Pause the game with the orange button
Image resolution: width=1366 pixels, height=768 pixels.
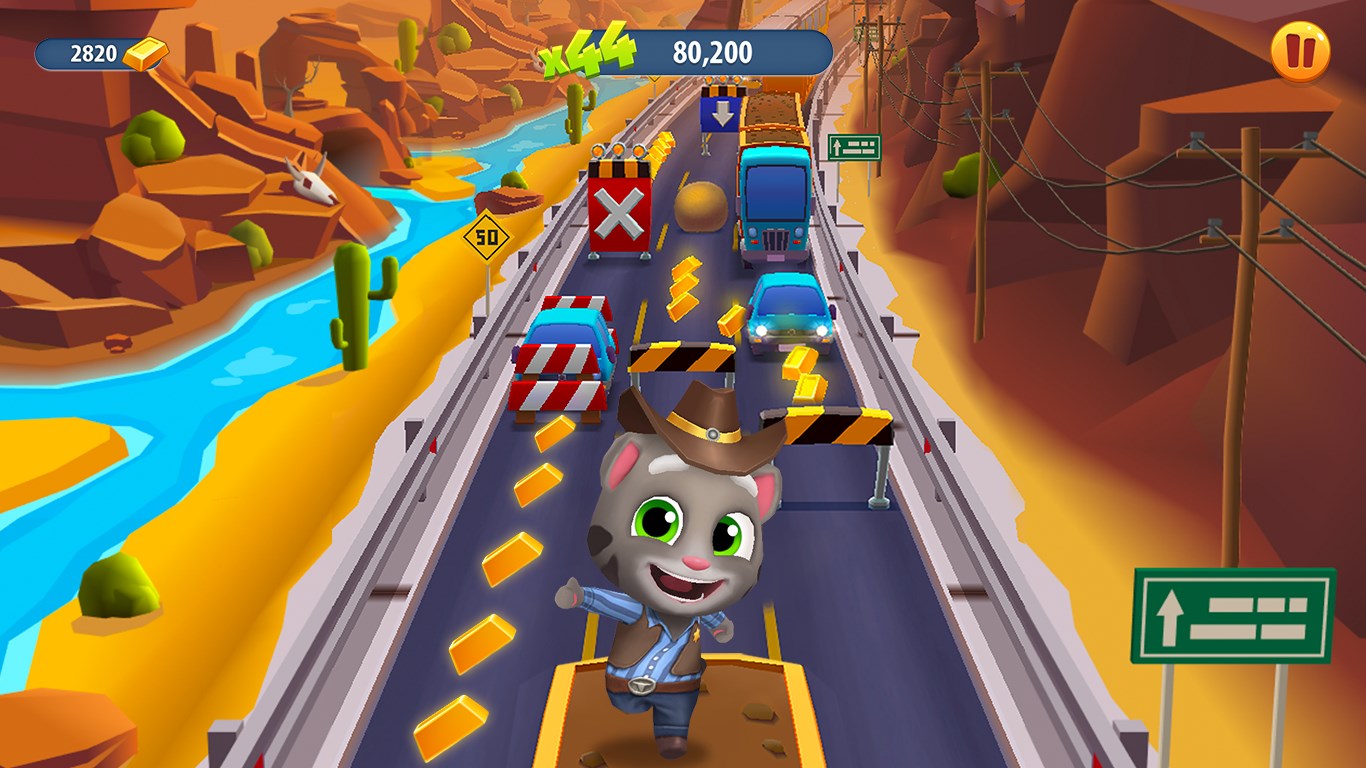coord(1300,52)
